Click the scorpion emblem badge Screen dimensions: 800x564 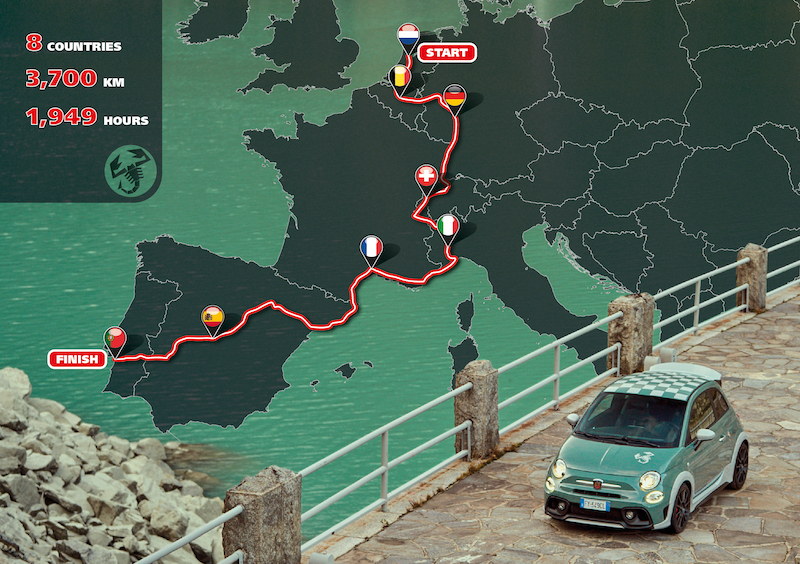coord(129,169)
